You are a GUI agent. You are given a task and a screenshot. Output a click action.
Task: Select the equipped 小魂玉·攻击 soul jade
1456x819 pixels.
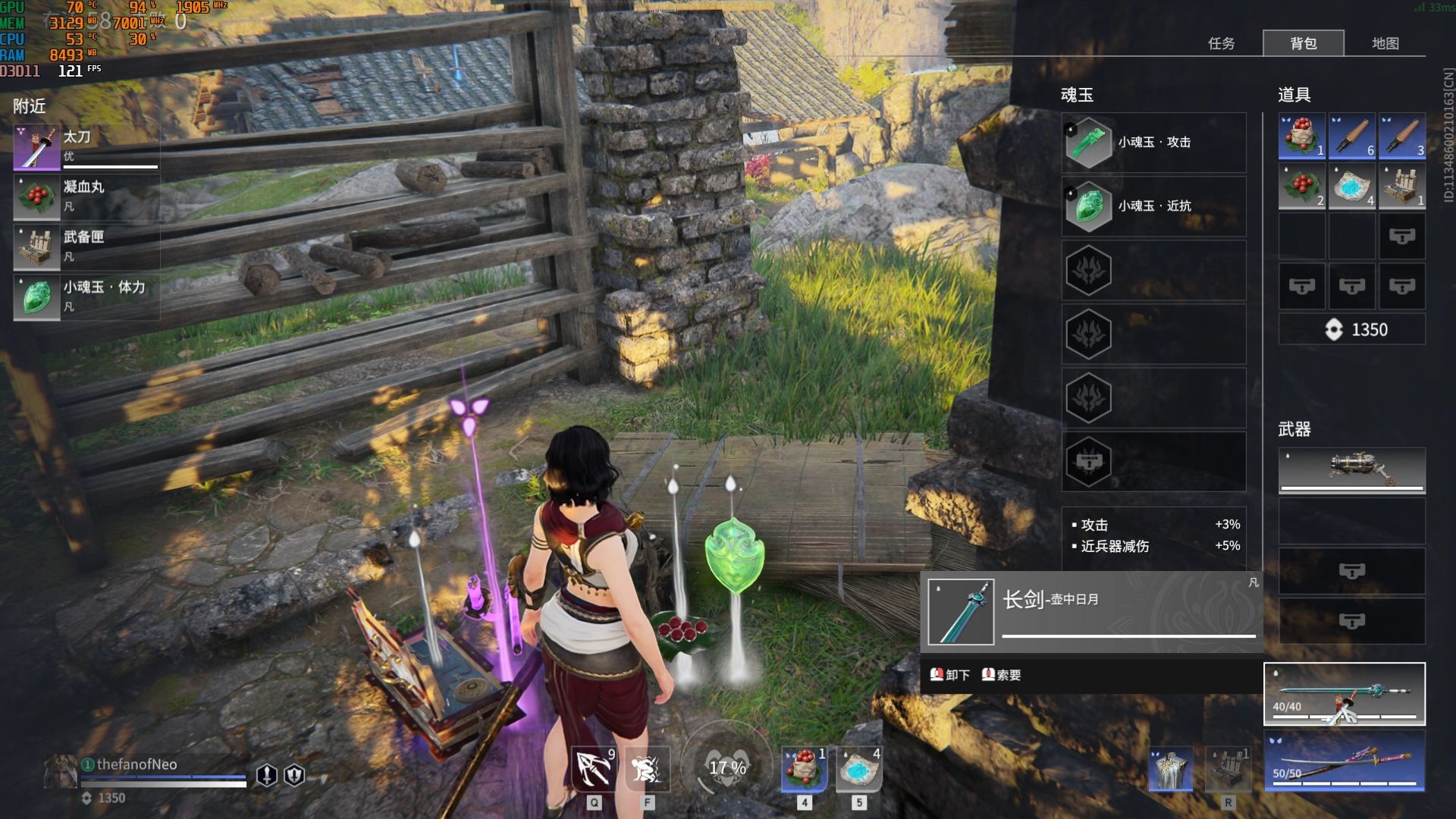click(x=1153, y=143)
